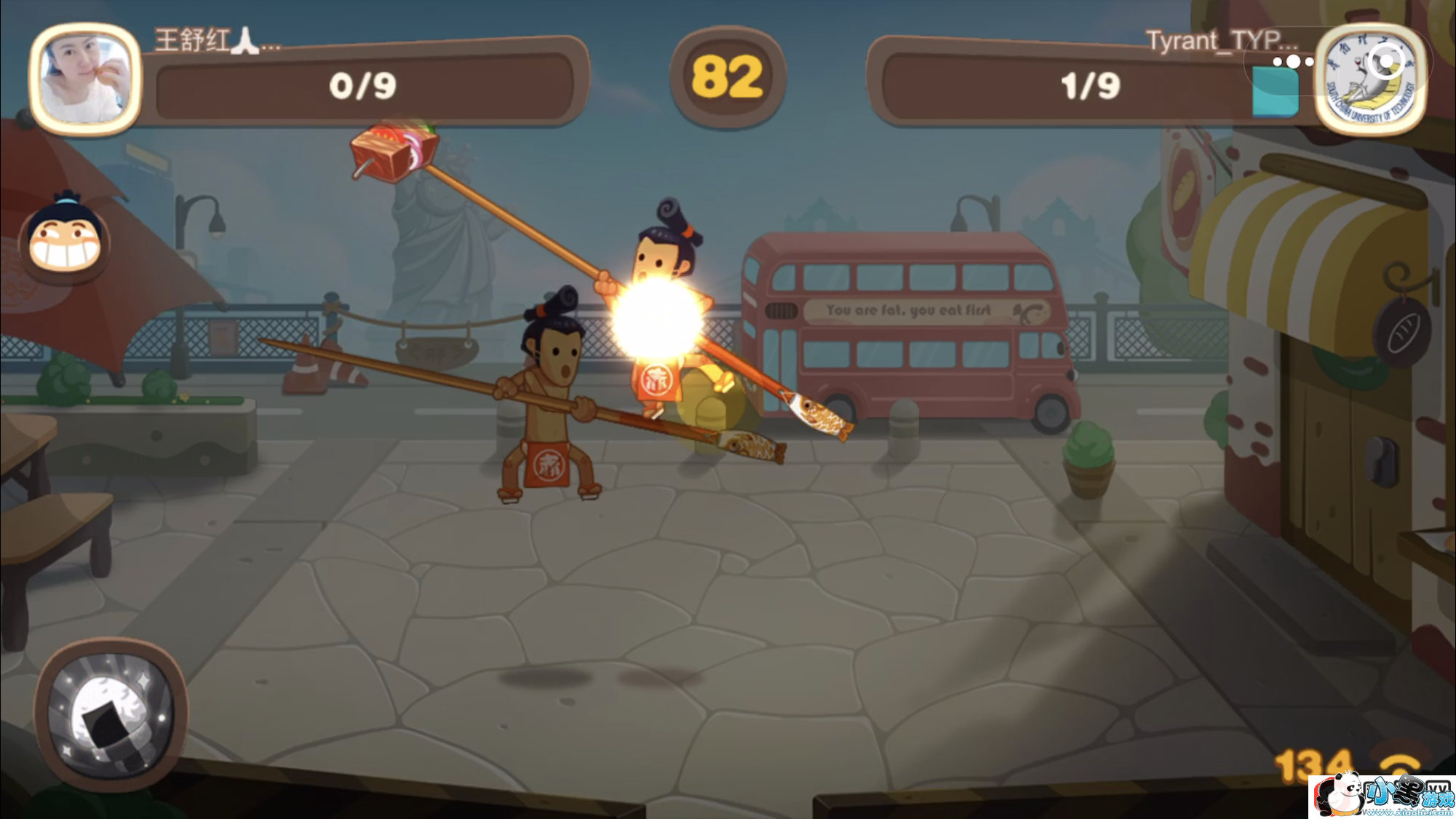Viewport: 1456px width, 819px height.
Task: Open the grinning face emote button
Action: (65, 240)
